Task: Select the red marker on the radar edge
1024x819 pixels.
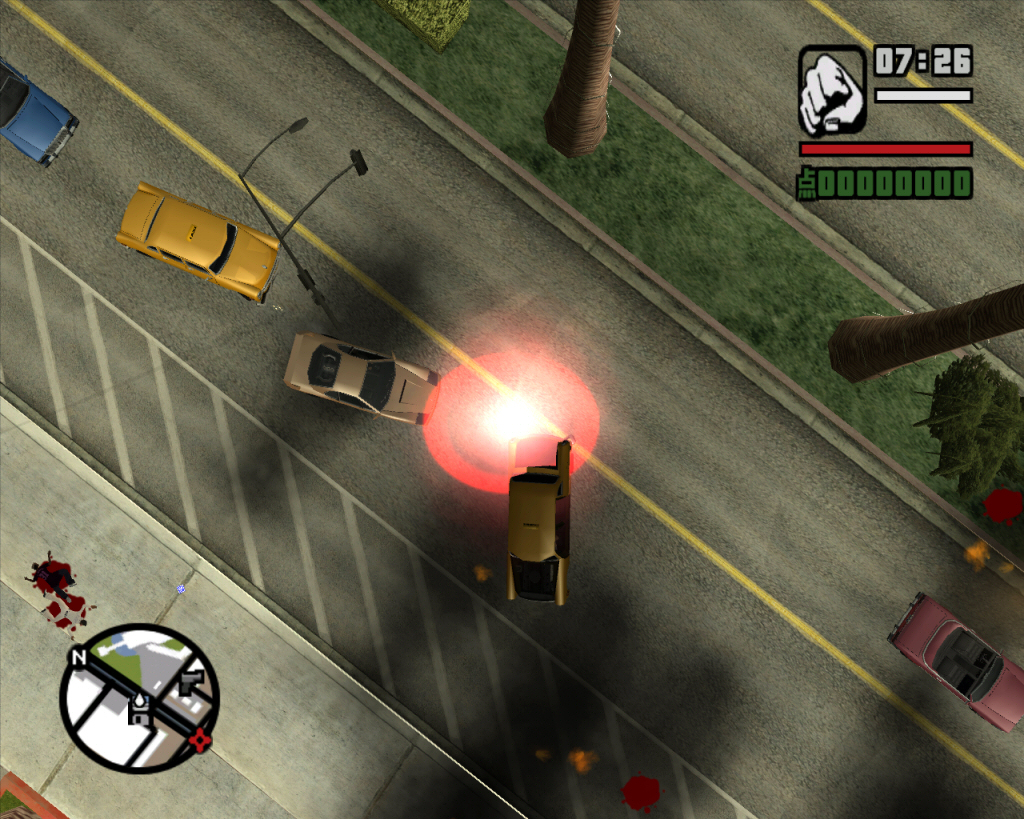Action: (x=201, y=741)
